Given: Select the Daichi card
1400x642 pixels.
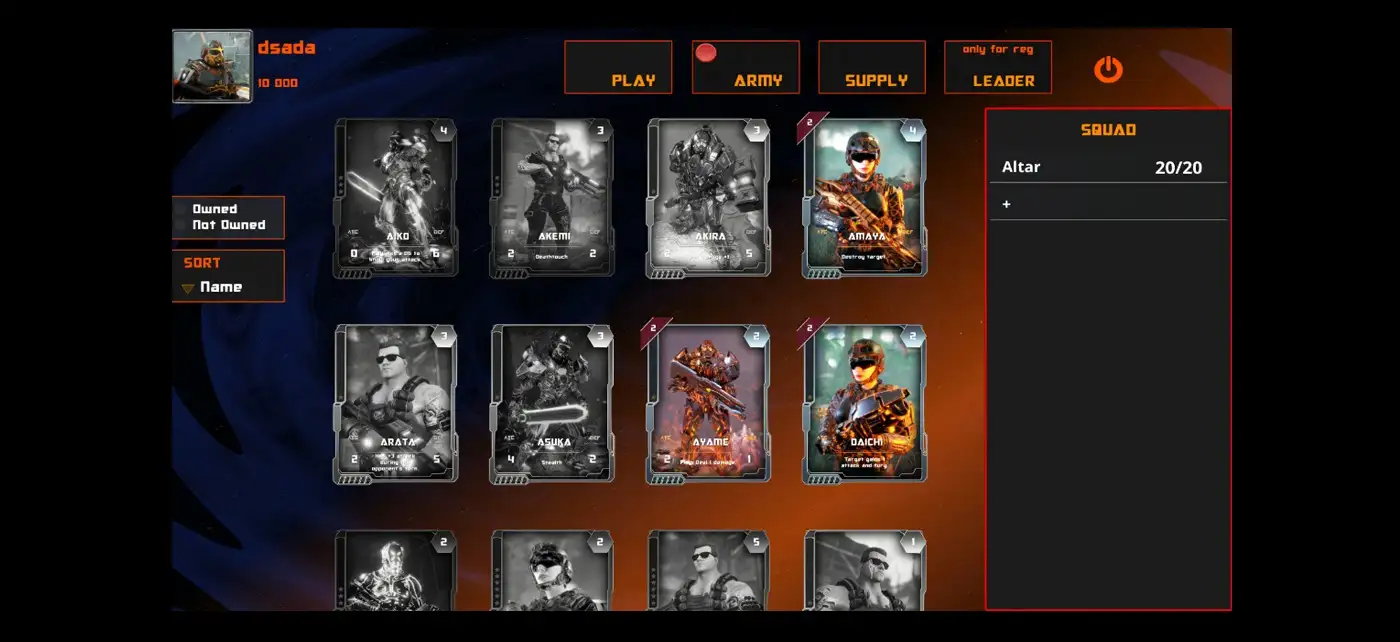Looking at the screenshot, I should click(x=865, y=403).
